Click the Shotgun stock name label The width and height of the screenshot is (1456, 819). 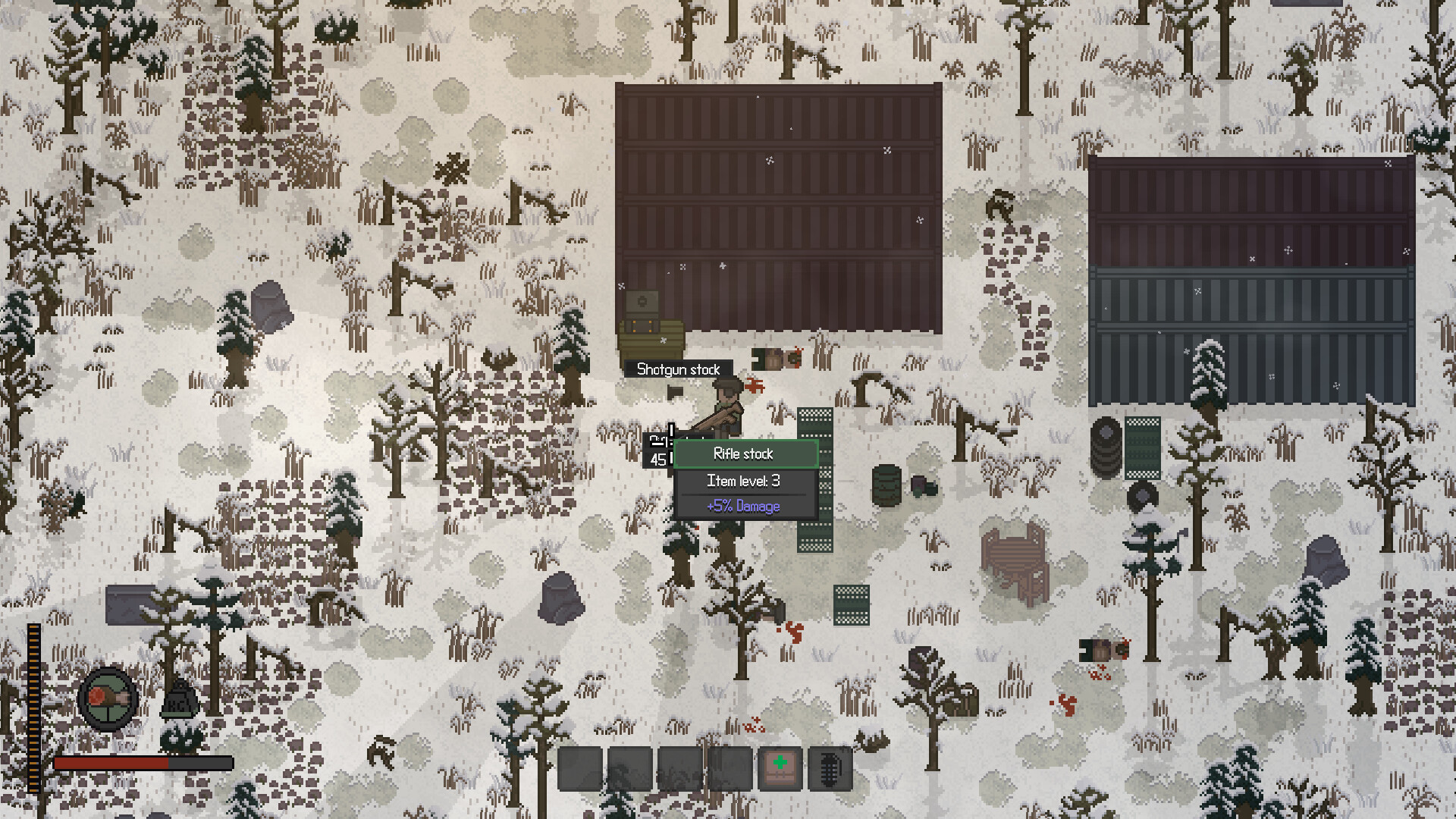679,369
